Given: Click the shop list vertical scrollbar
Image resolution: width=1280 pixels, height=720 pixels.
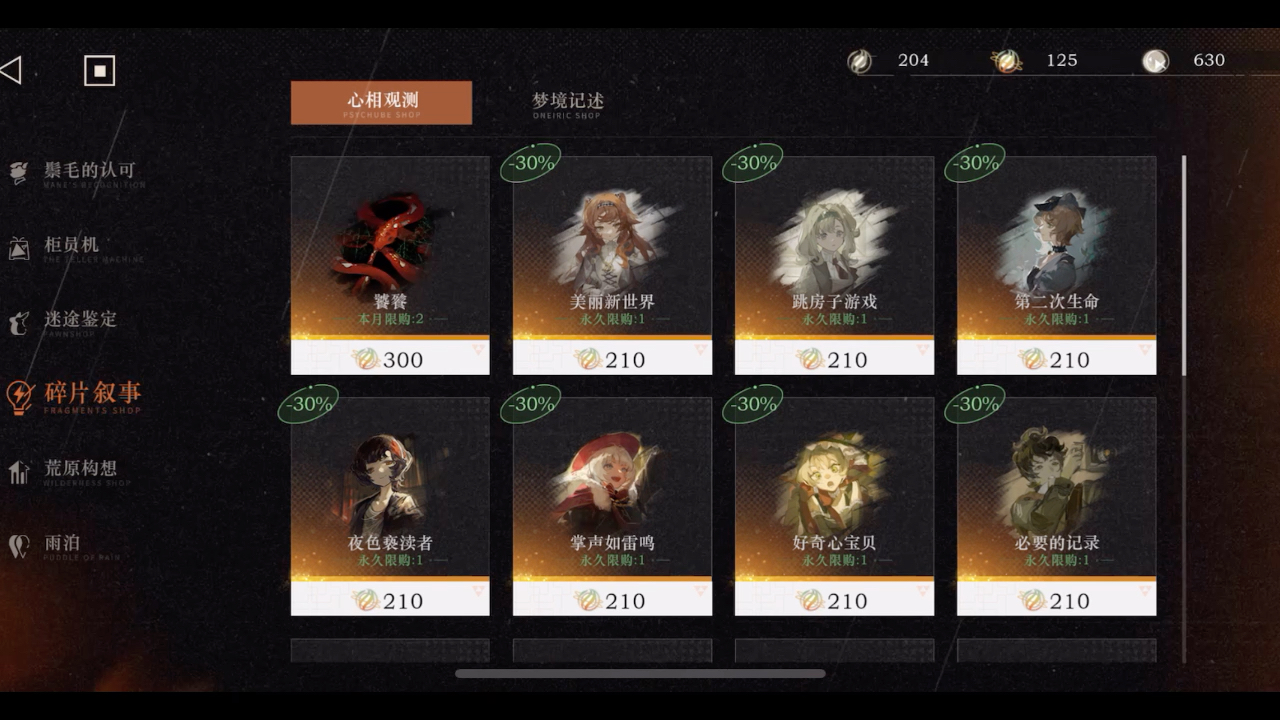Looking at the screenshot, I should click(x=1184, y=265).
